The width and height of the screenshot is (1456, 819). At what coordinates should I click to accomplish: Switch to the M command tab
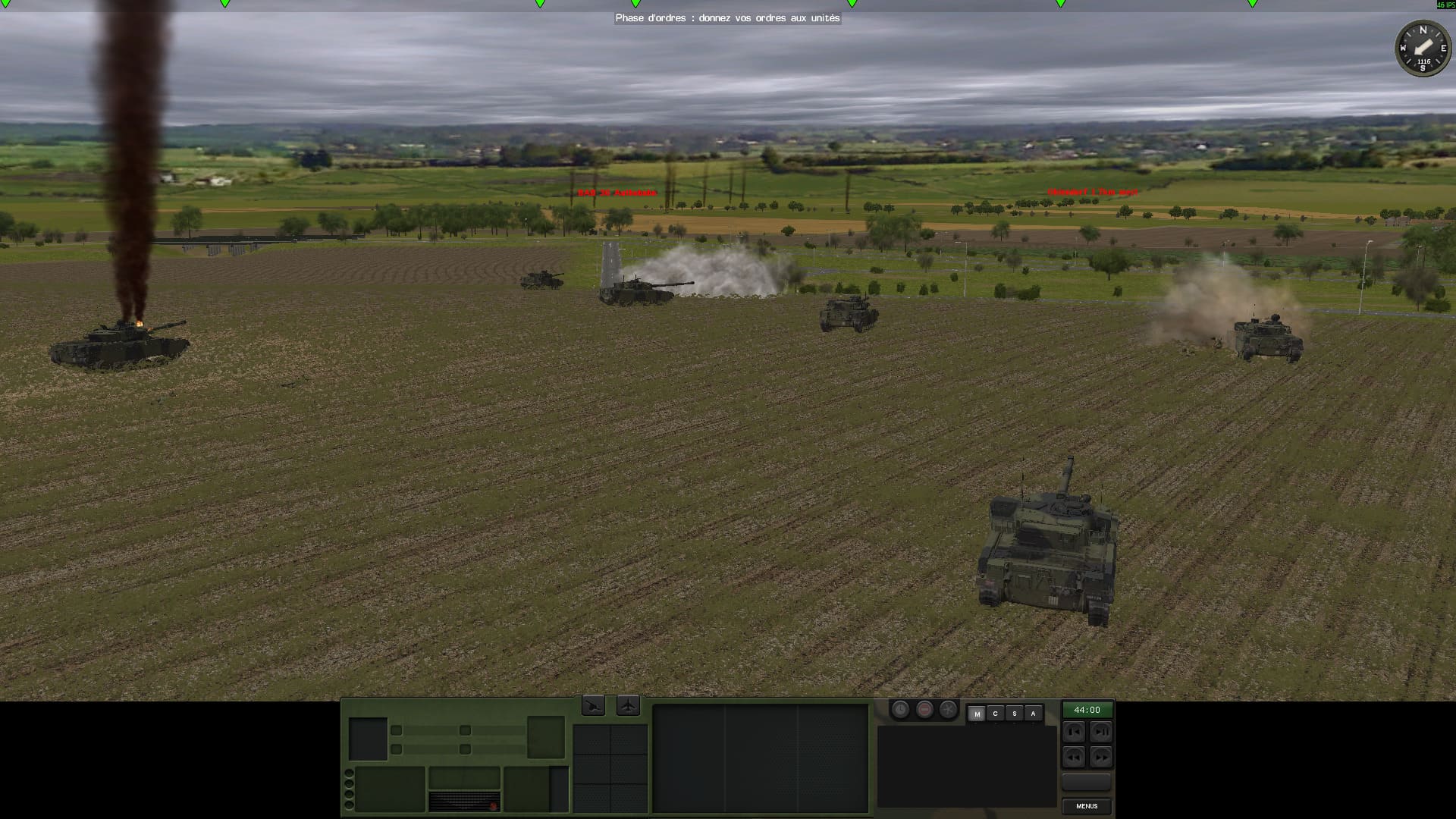[977, 714]
